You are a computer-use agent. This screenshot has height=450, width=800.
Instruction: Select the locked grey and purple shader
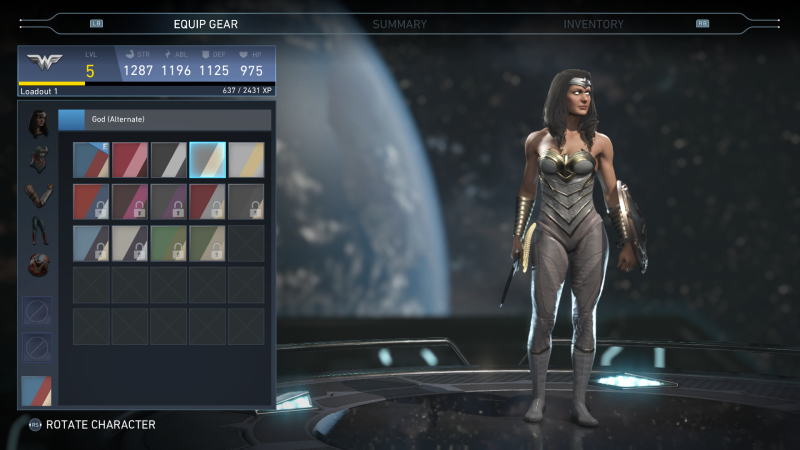169,202
